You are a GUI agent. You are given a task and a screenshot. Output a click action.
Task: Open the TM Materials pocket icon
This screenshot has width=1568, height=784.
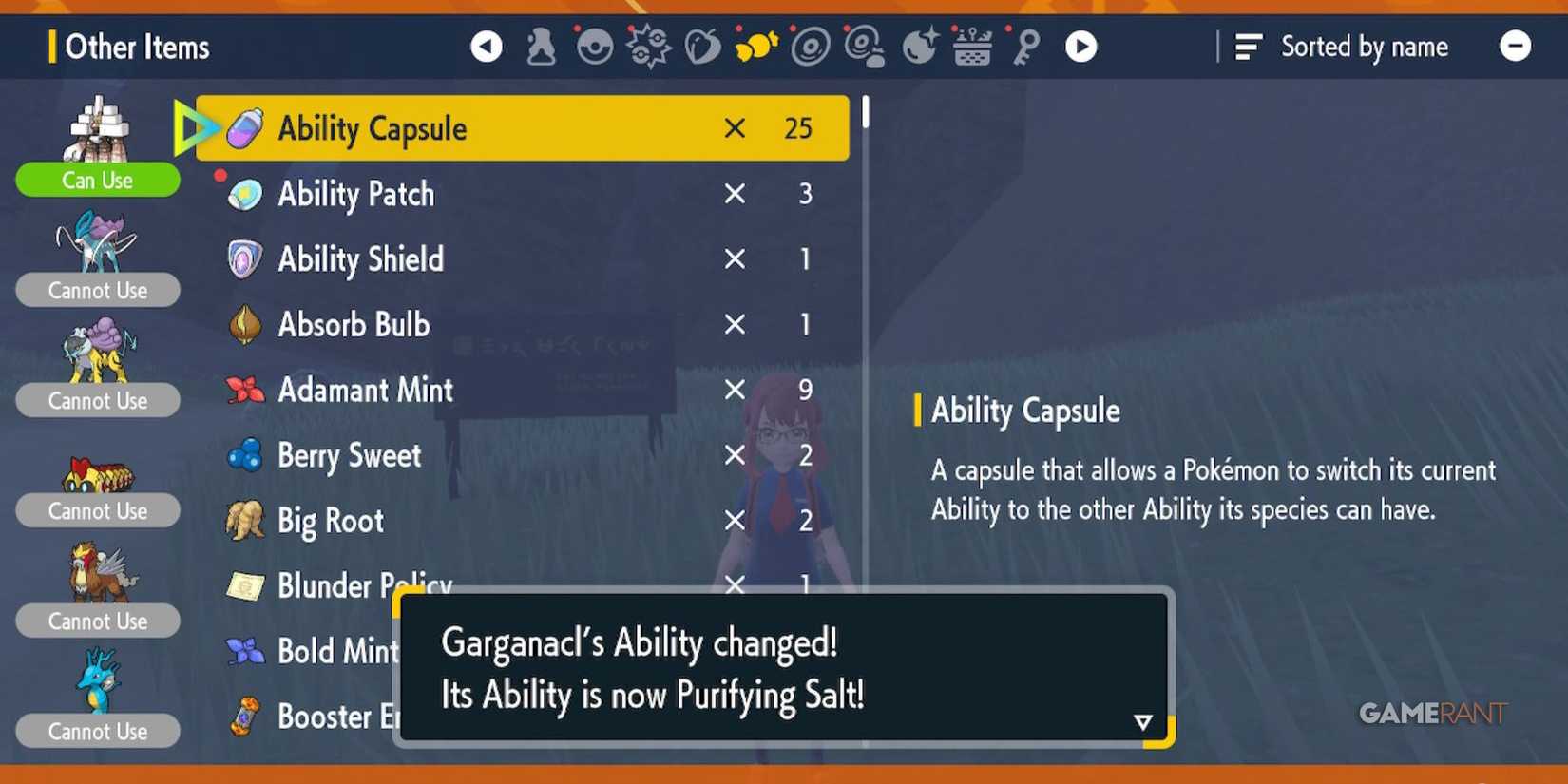866,46
